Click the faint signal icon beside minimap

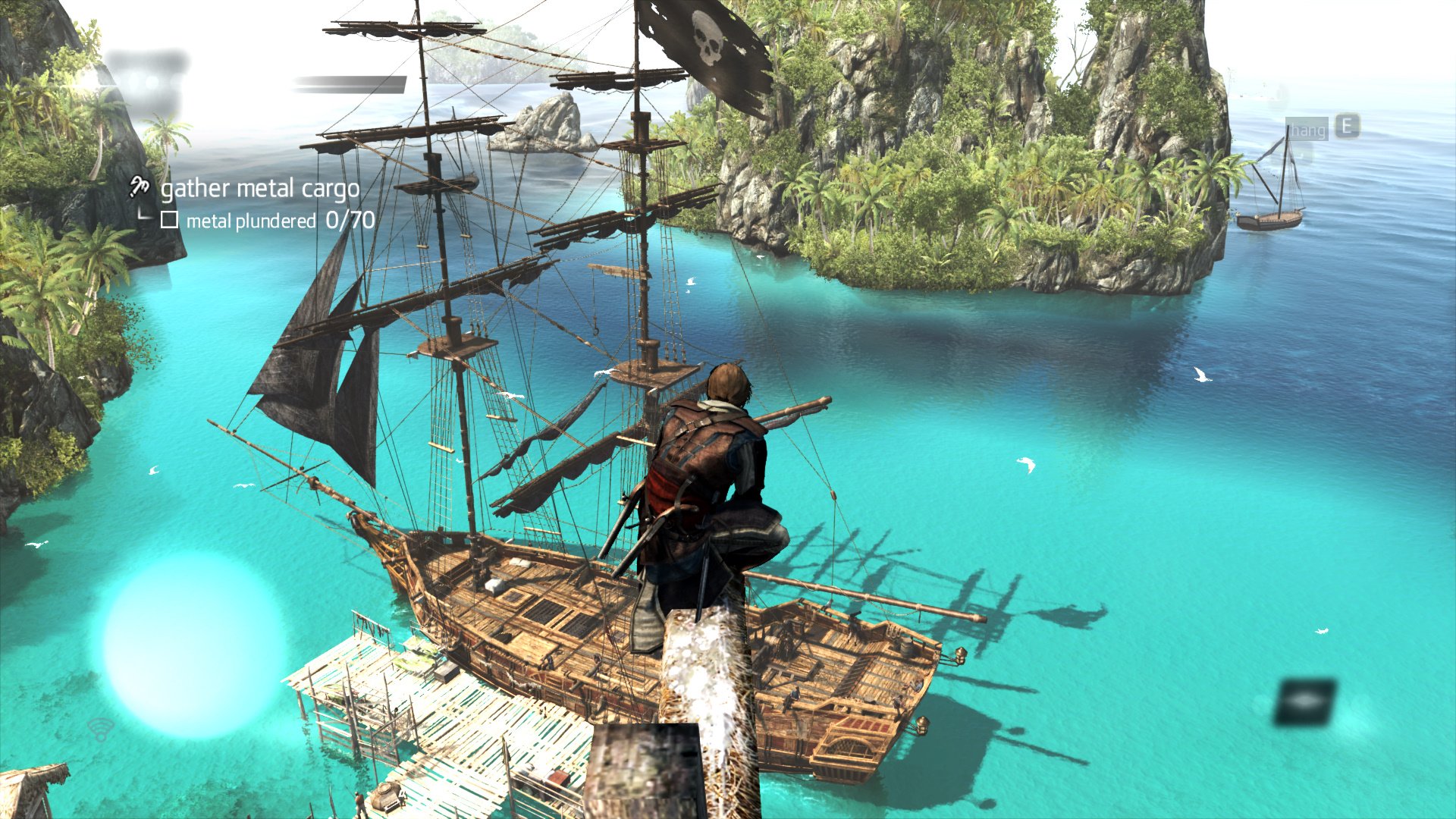99,730
